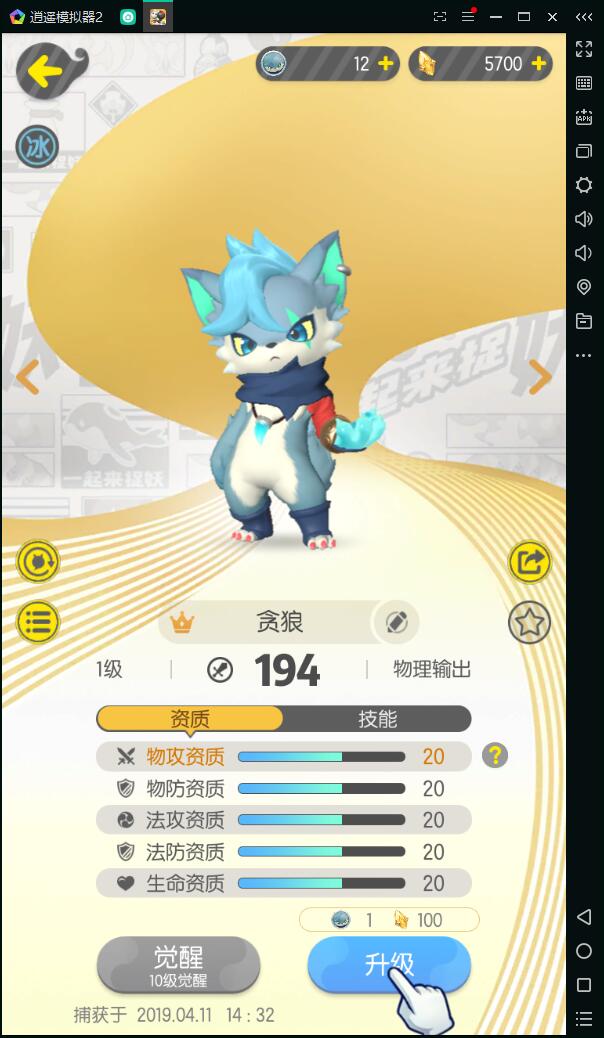Mark 贪狼 as favorite with the star
Image resolution: width=604 pixels, height=1038 pixels.
pyautogui.click(x=530, y=623)
